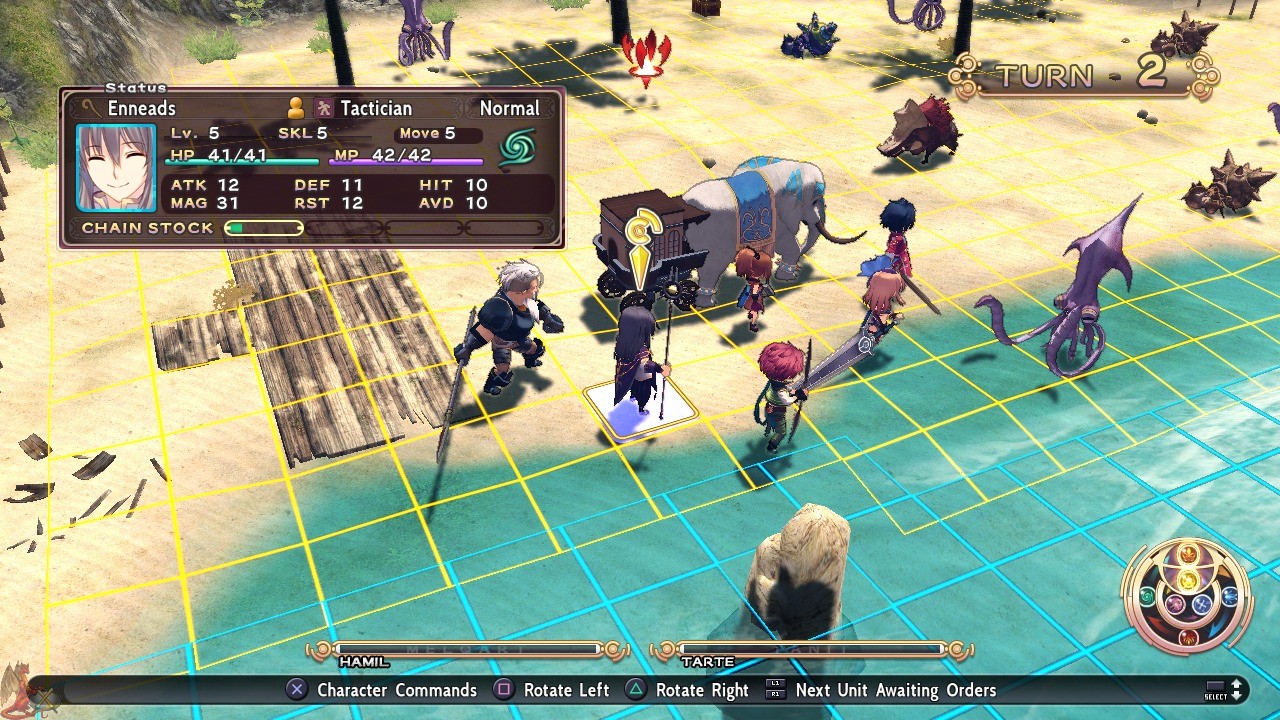Click the green wind swirl attribute icon
1280x720 pixels.
(517, 148)
